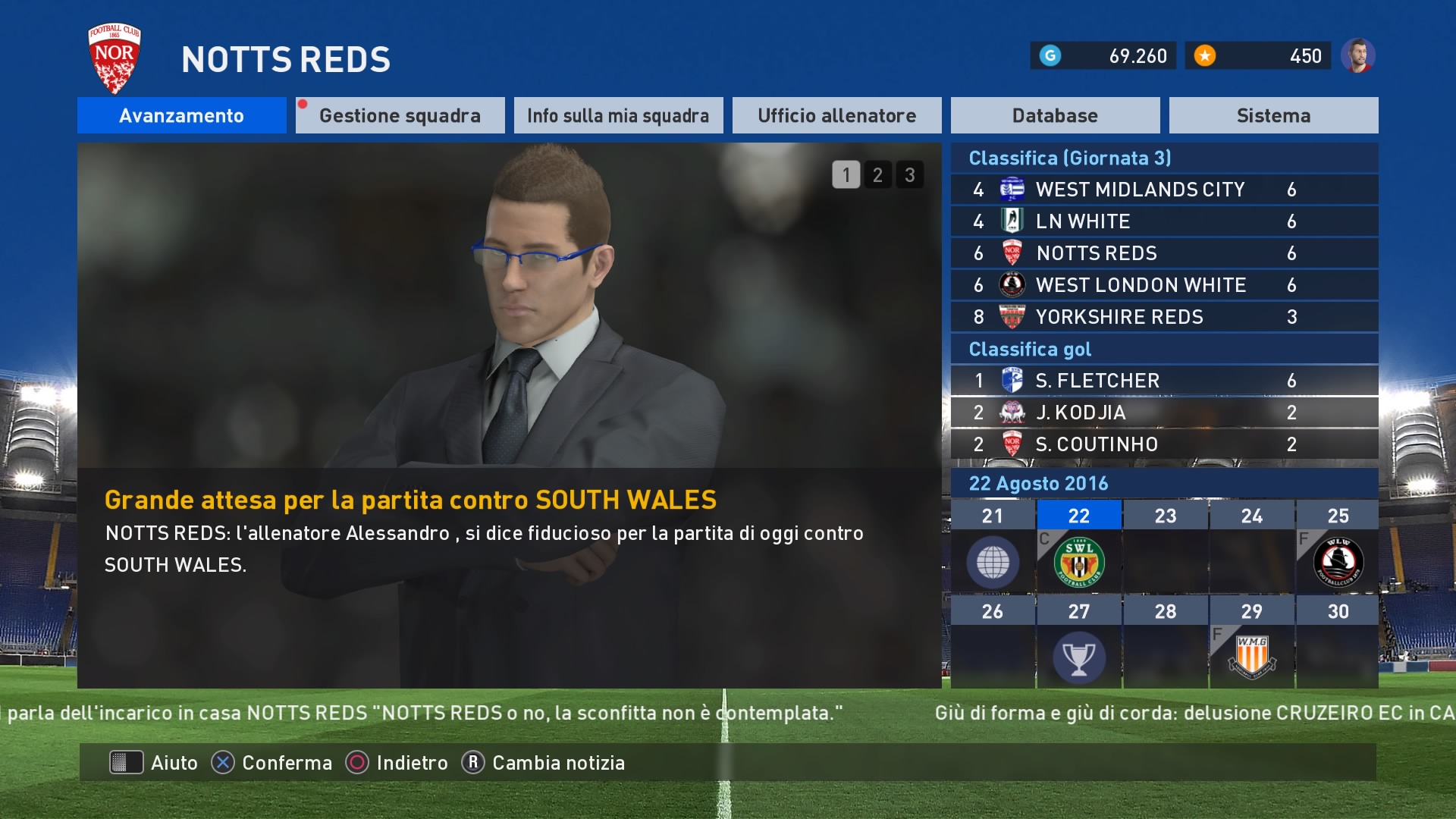Open the Ufficio allenatore tab

coord(836,115)
